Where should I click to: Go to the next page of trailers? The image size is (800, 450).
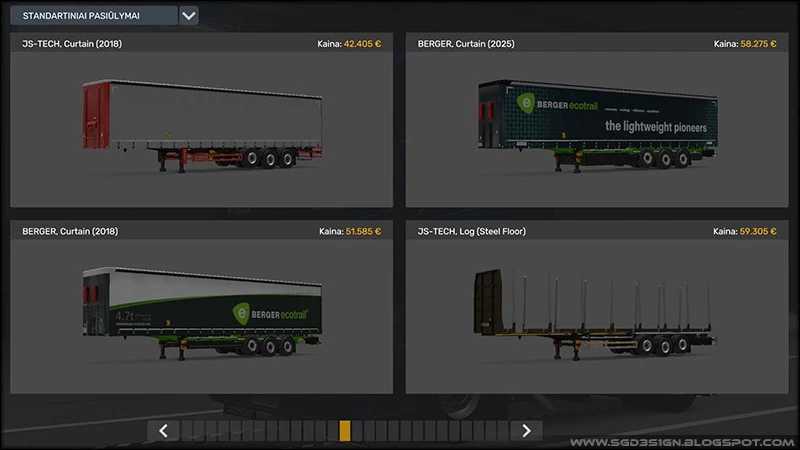tap(526, 430)
